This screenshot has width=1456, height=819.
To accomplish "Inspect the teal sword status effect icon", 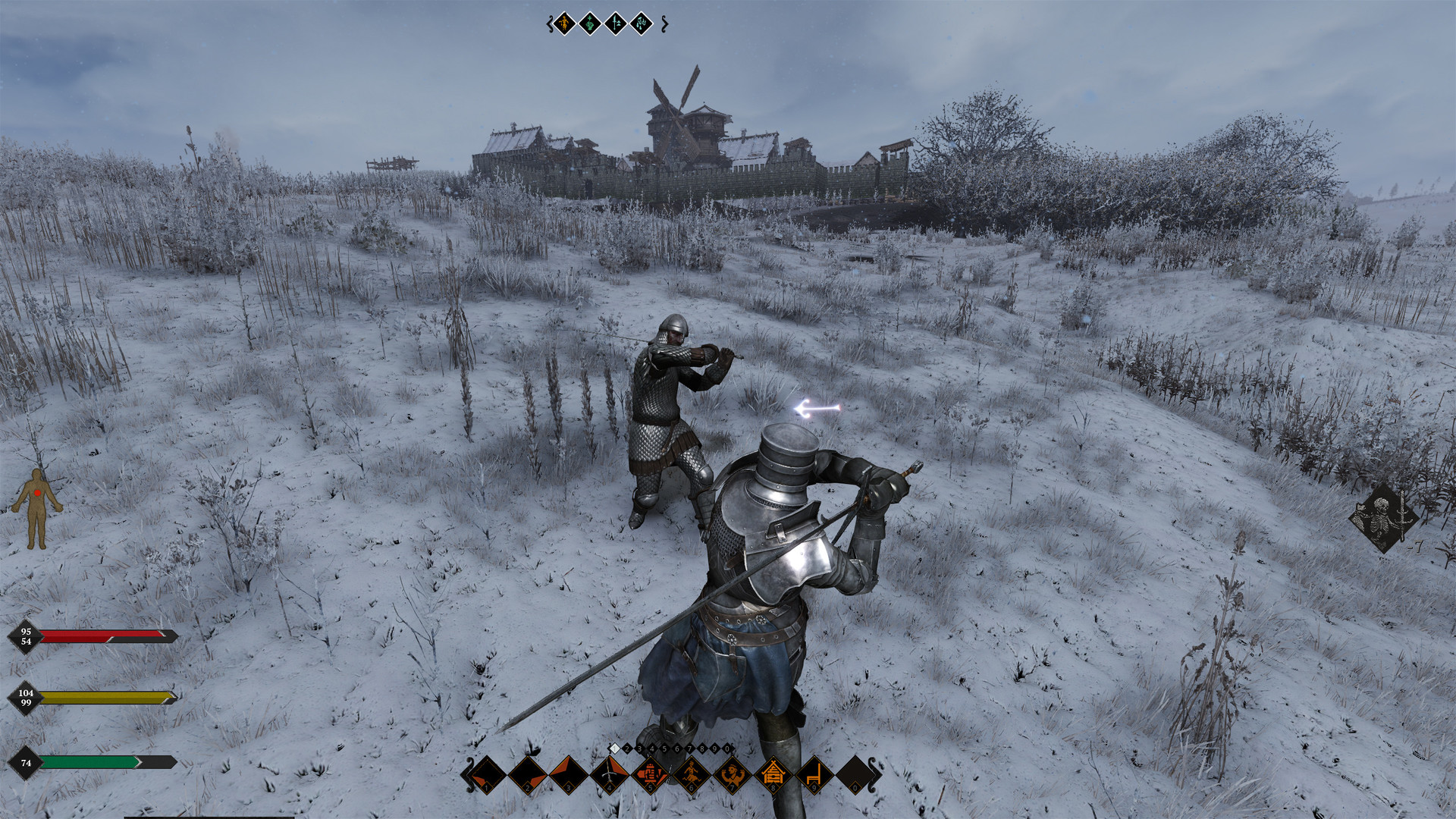I will point(616,24).
